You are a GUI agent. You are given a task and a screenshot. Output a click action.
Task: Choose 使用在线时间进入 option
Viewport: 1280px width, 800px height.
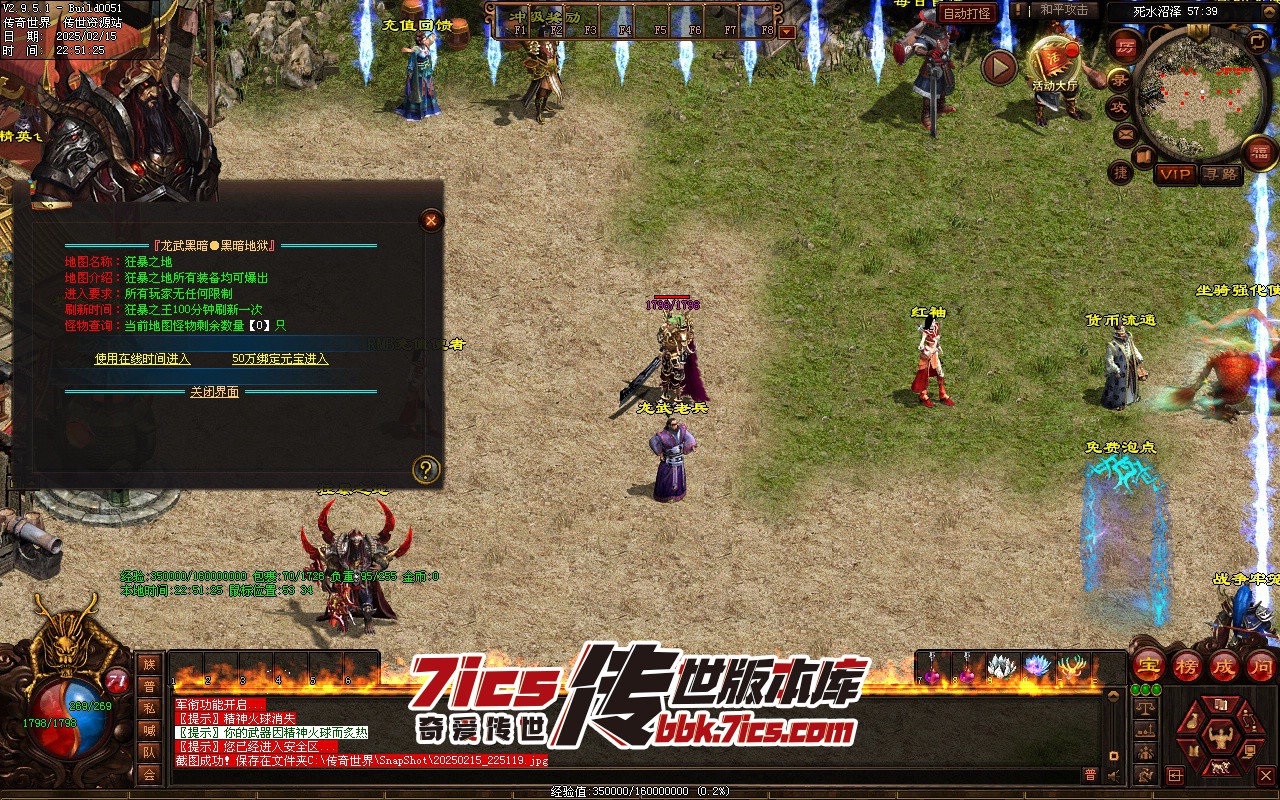pos(142,359)
